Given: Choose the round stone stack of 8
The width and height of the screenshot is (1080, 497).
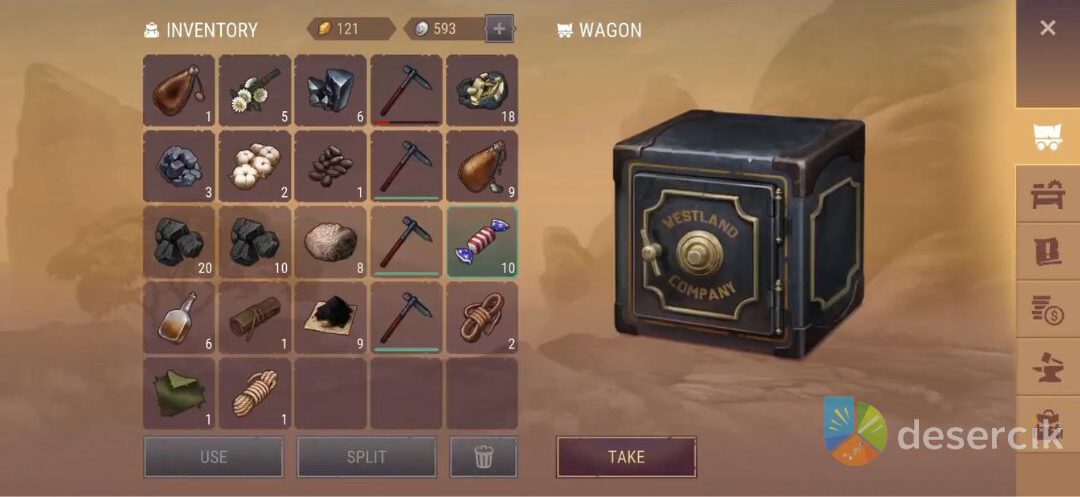Looking at the screenshot, I should click(330, 242).
